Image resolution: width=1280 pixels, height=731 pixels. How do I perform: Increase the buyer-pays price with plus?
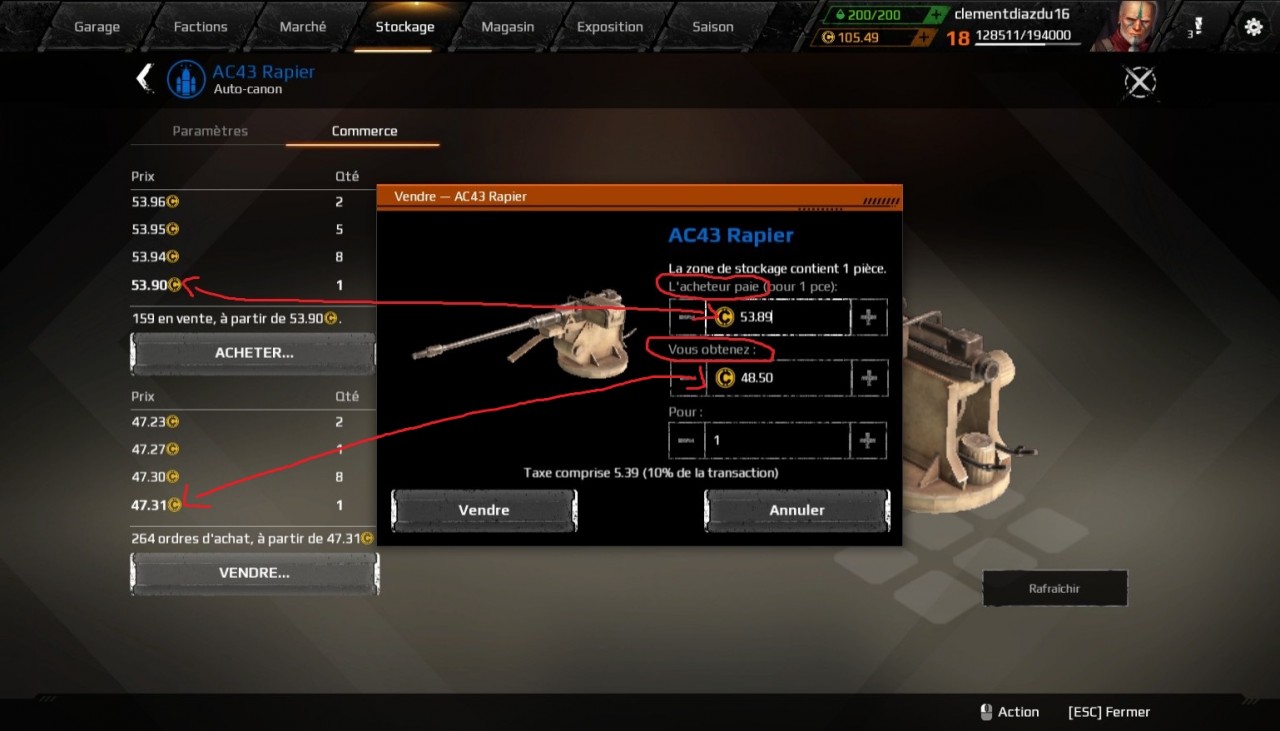pyautogui.click(x=868, y=317)
